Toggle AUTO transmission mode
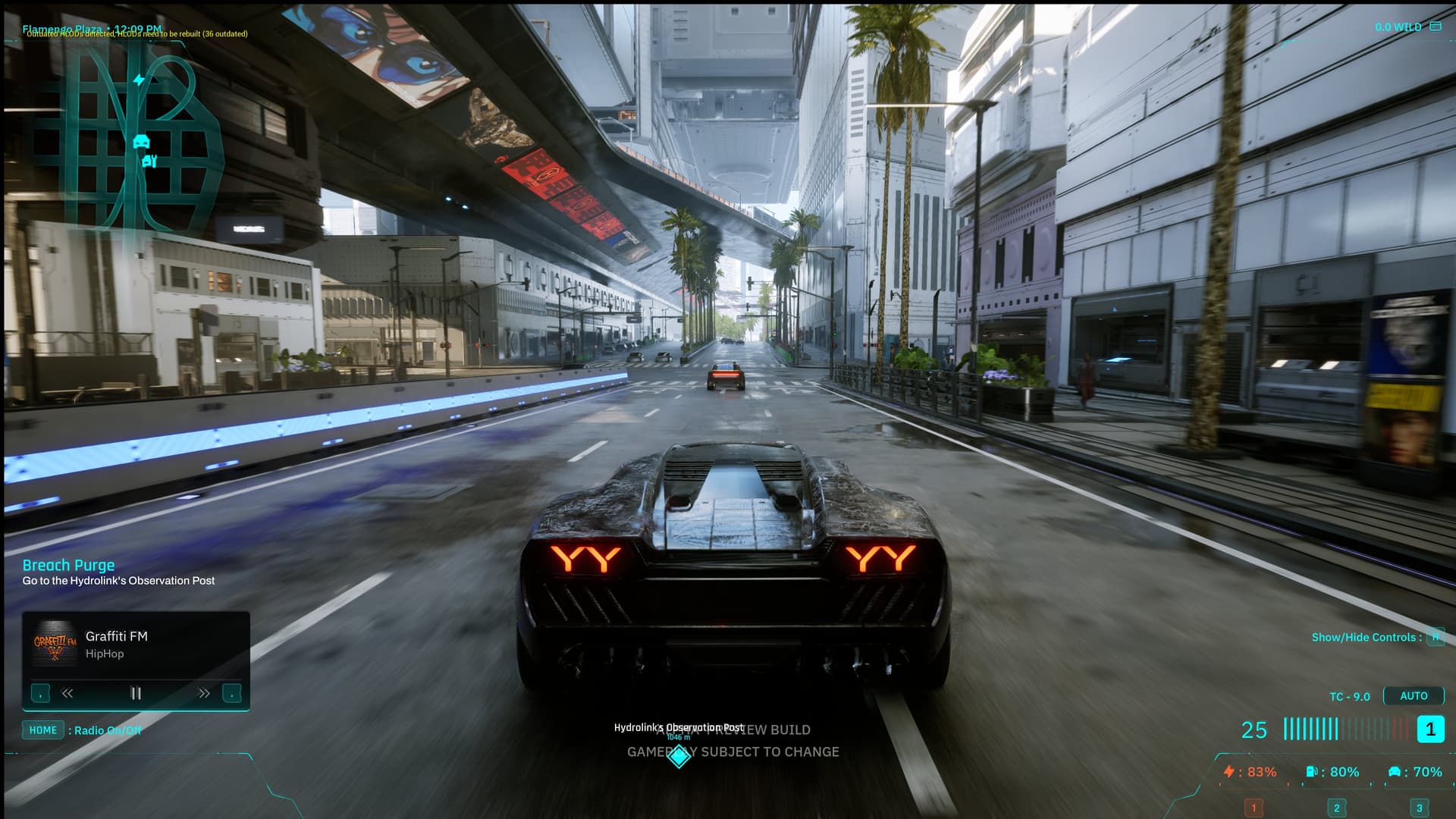This screenshot has height=819, width=1456. [1414, 695]
